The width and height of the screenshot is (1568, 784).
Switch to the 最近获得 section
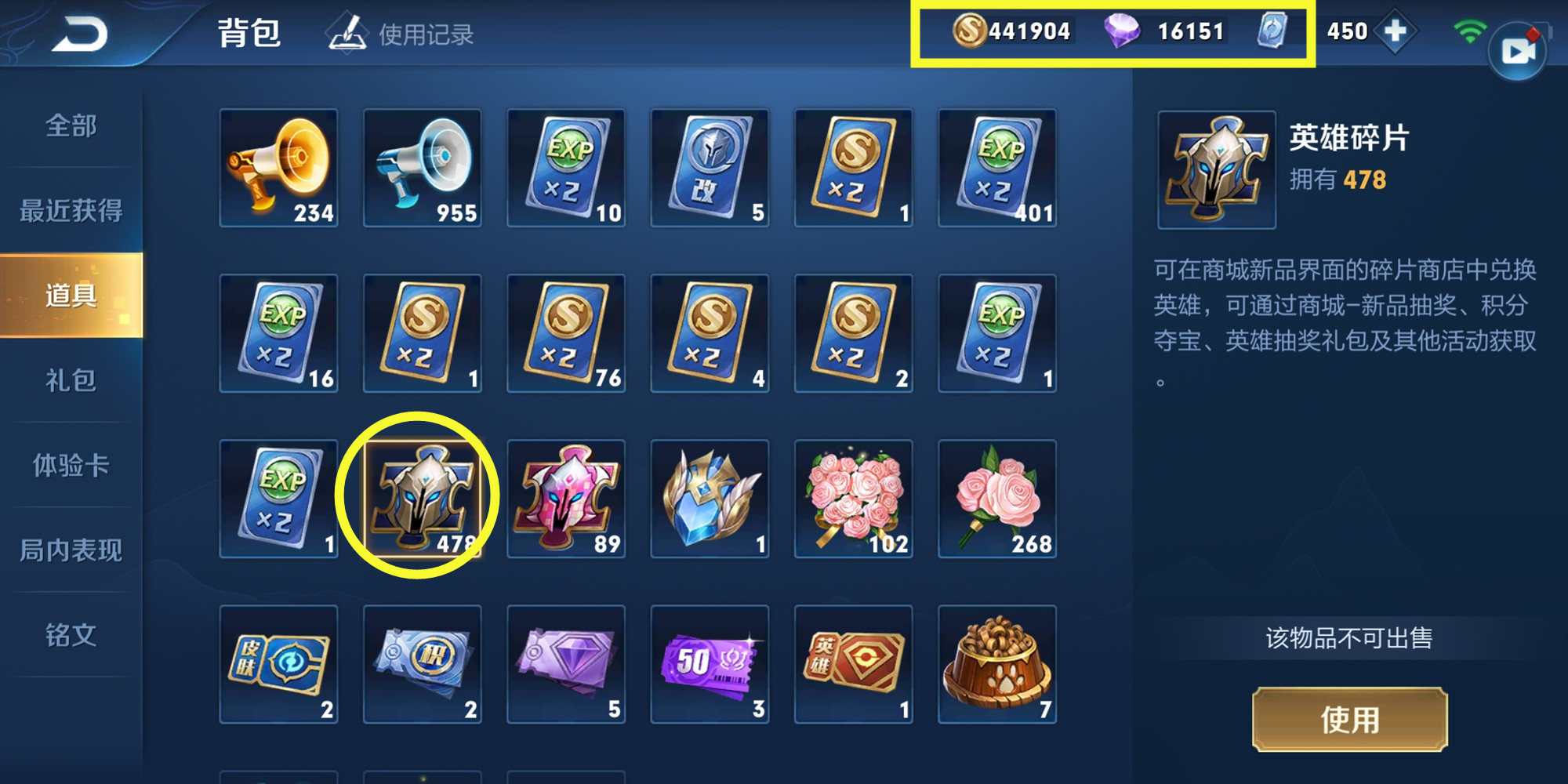pyautogui.click(x=69, y=209)
